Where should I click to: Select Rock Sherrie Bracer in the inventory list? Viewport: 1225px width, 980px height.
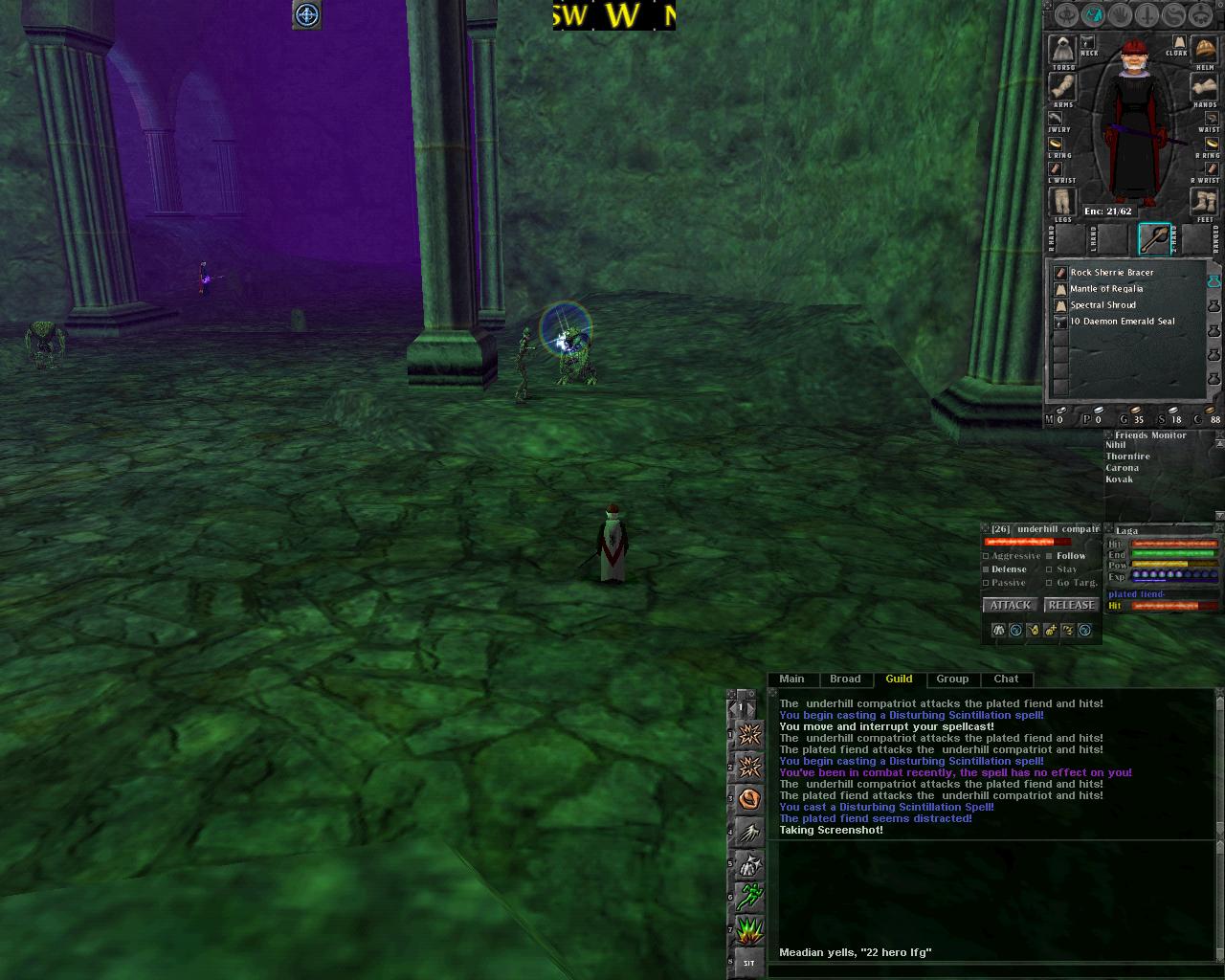coord(1111,273)
